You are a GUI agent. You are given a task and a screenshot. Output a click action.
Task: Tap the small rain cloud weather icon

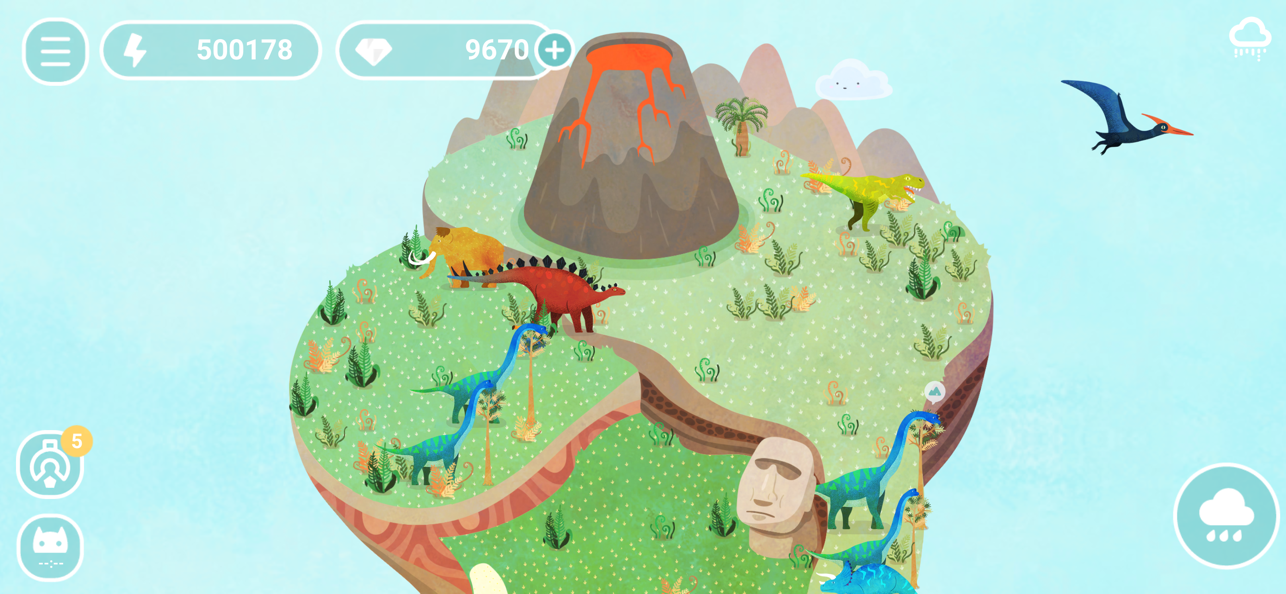[x=1250, y=38]
